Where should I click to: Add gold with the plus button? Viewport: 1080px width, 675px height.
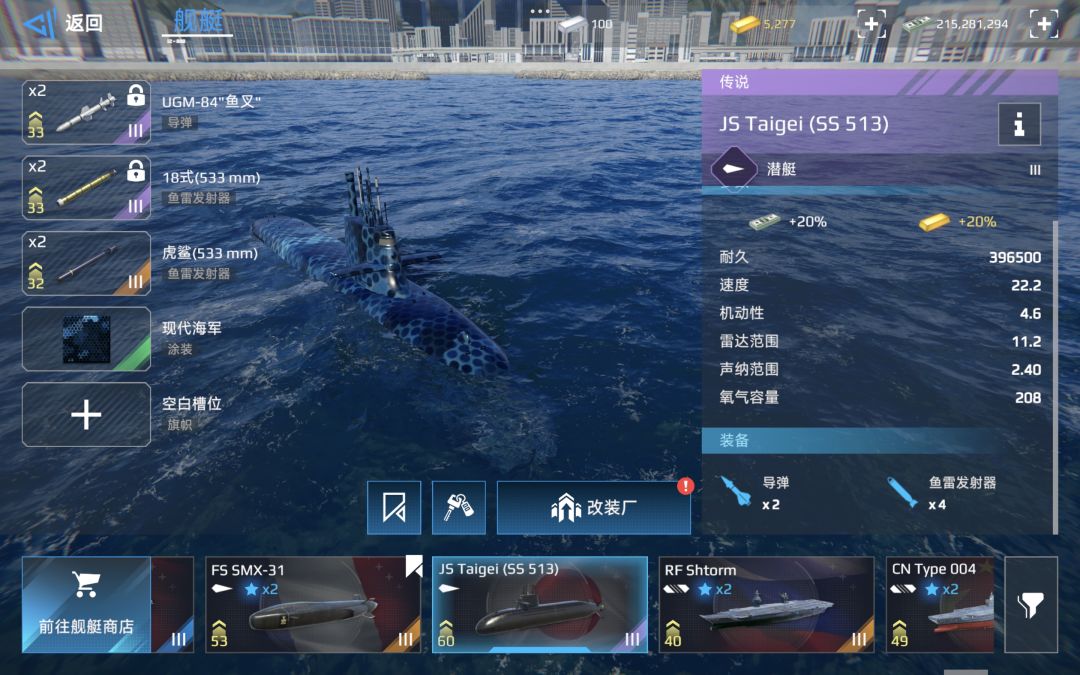click(871, 24)
